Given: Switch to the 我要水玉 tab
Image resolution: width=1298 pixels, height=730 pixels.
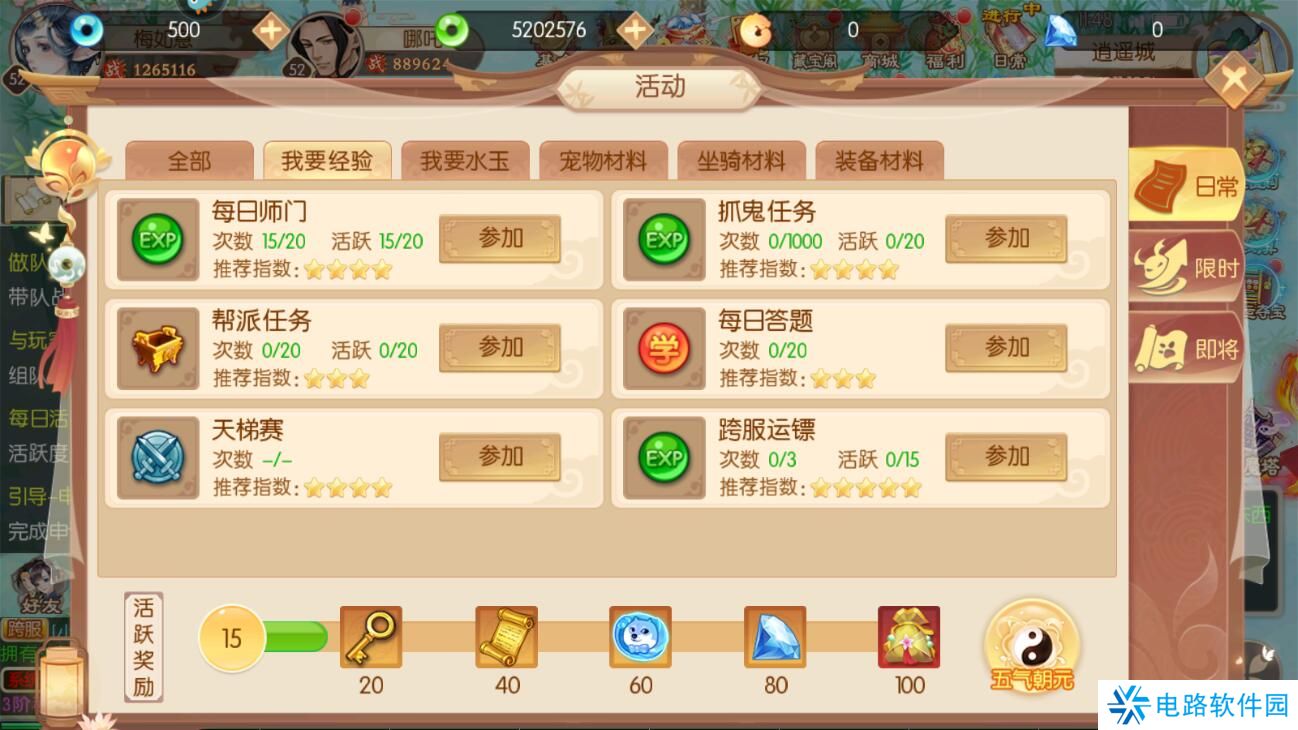Looking at the screenshot, I should coord(464,158).
